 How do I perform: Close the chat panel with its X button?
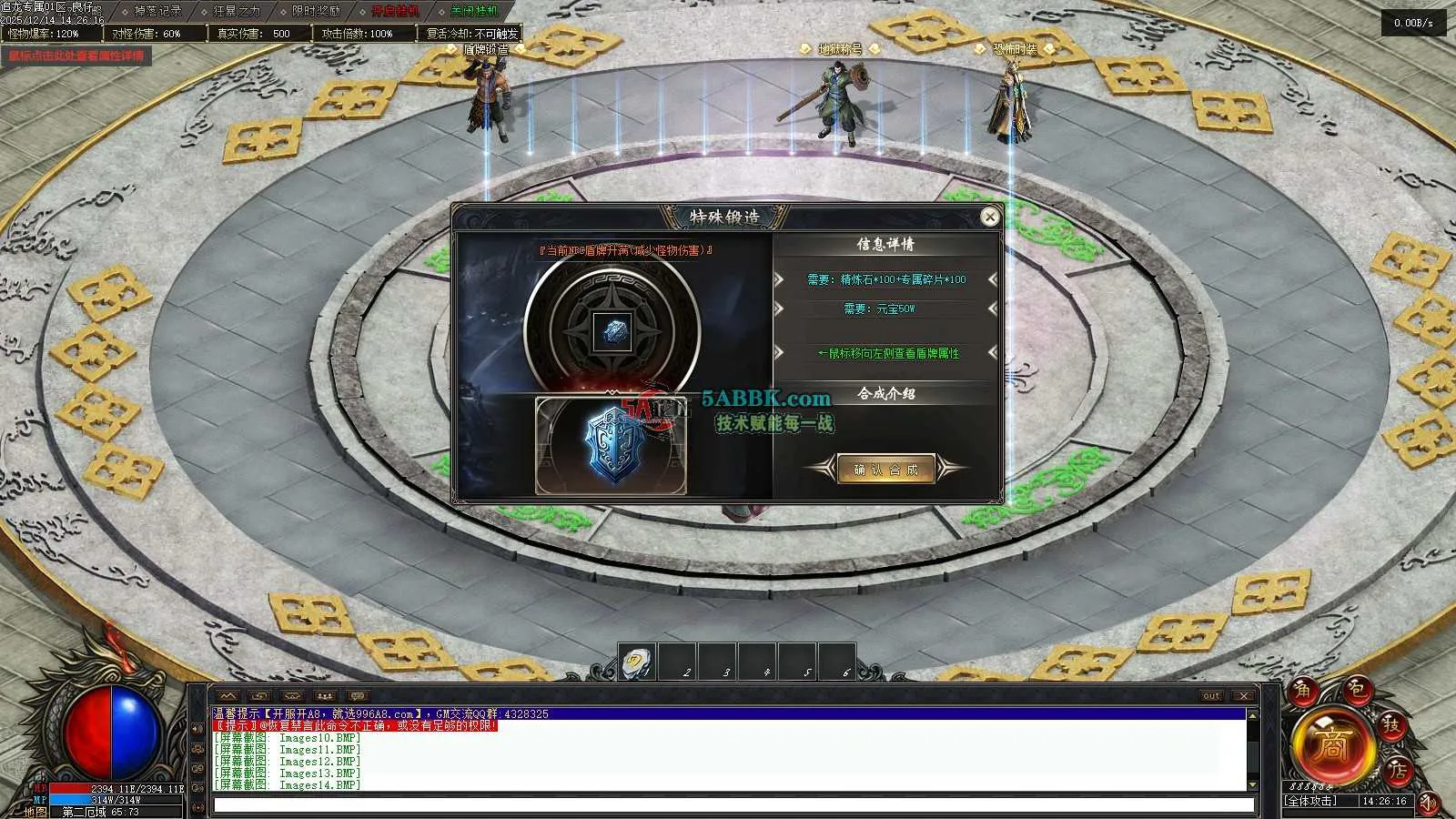(x=1243, y=696)
